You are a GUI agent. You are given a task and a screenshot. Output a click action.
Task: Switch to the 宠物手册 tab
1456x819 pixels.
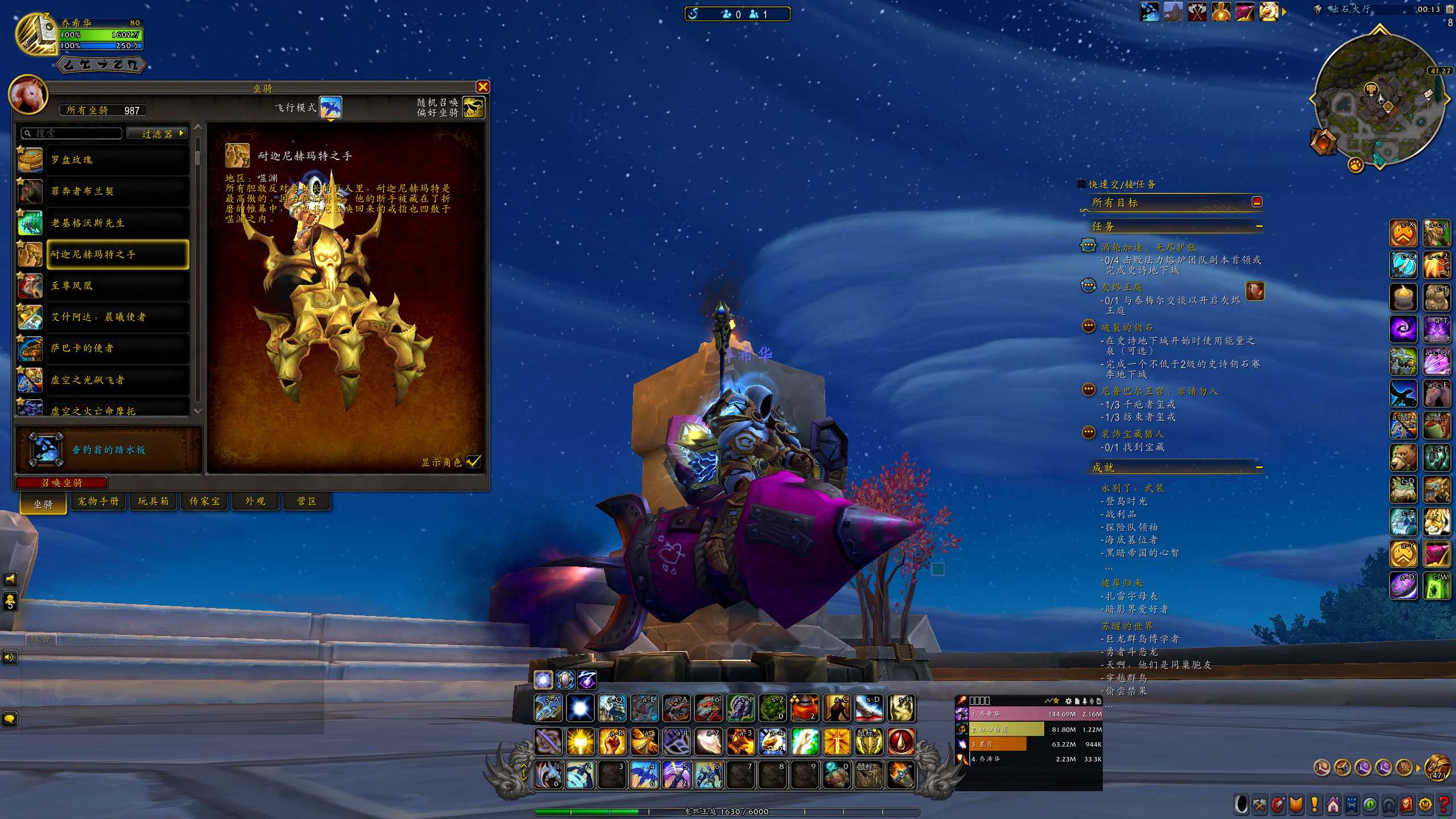click(x=98, y=501)
